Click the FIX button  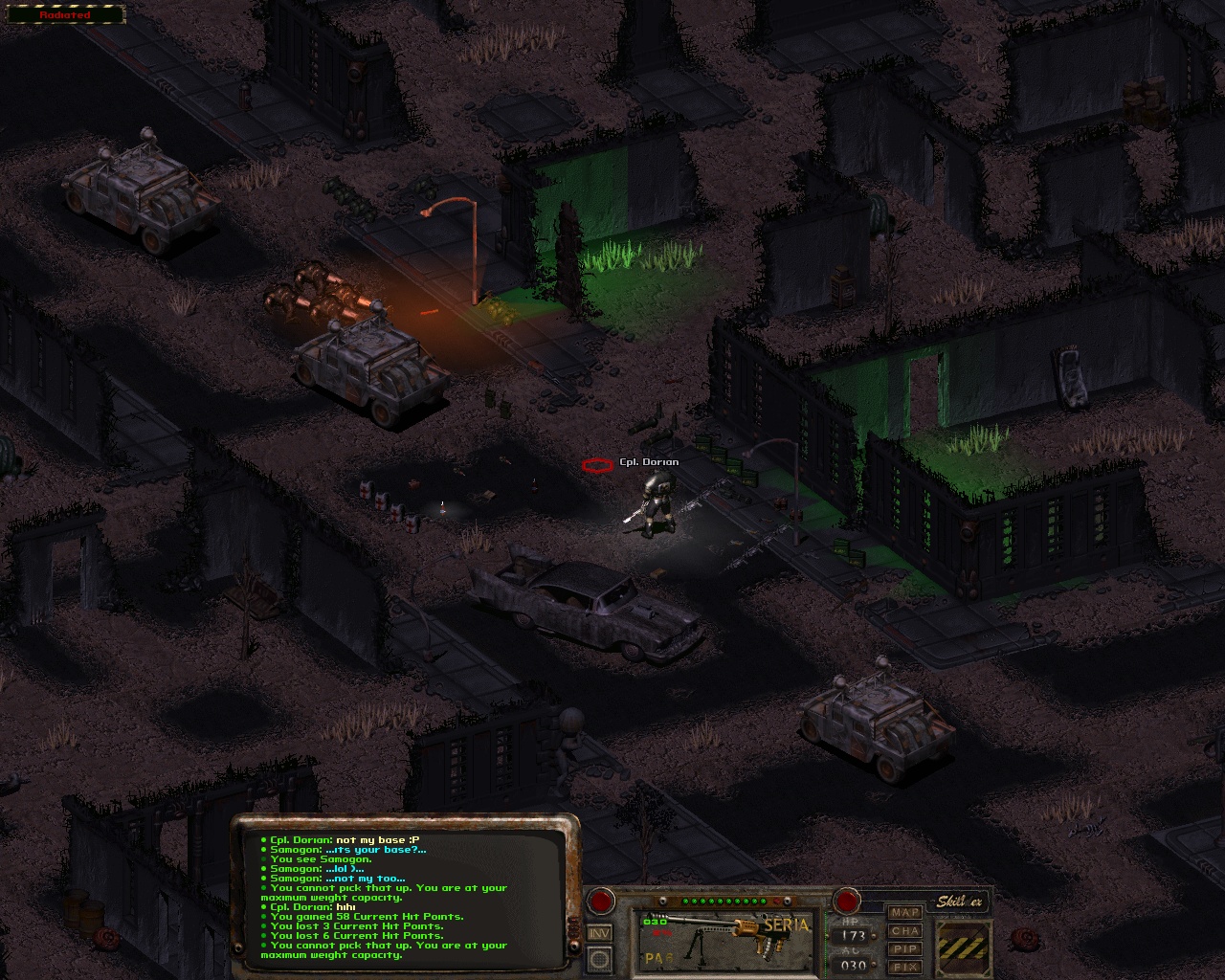coord(904,967)
